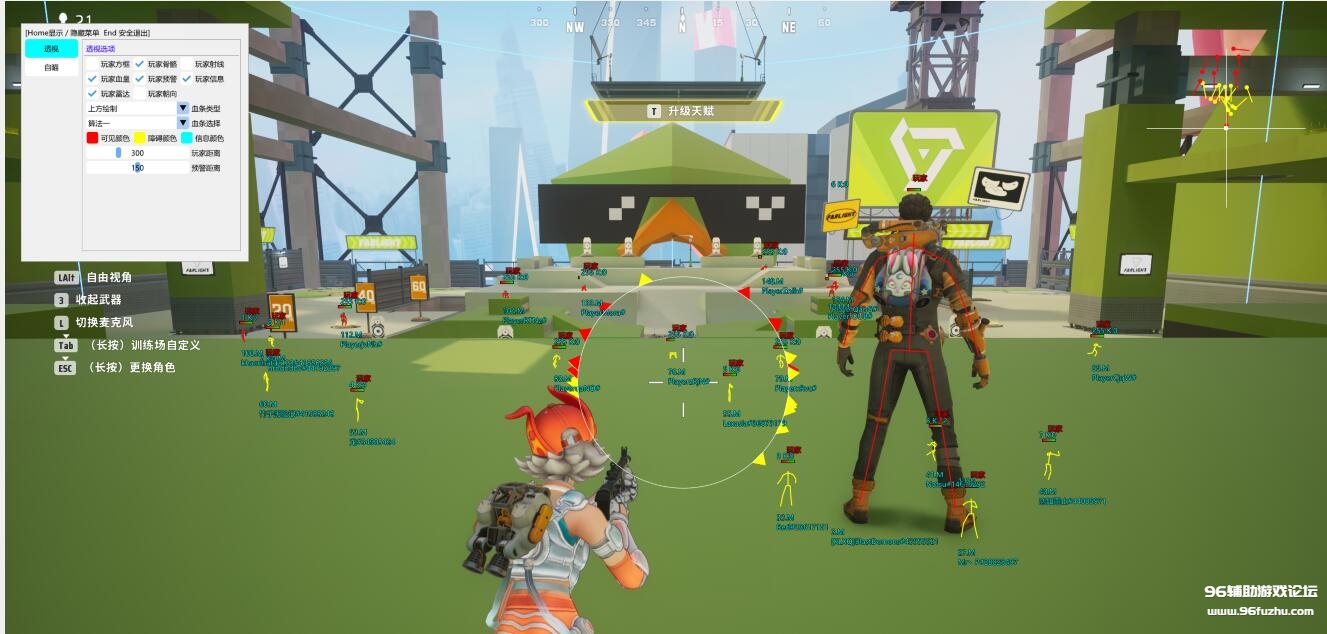This screenshot has height=634, width=1327.
Task: Click the 玩家距离 slider track
Action: click(x=137, y=153)
